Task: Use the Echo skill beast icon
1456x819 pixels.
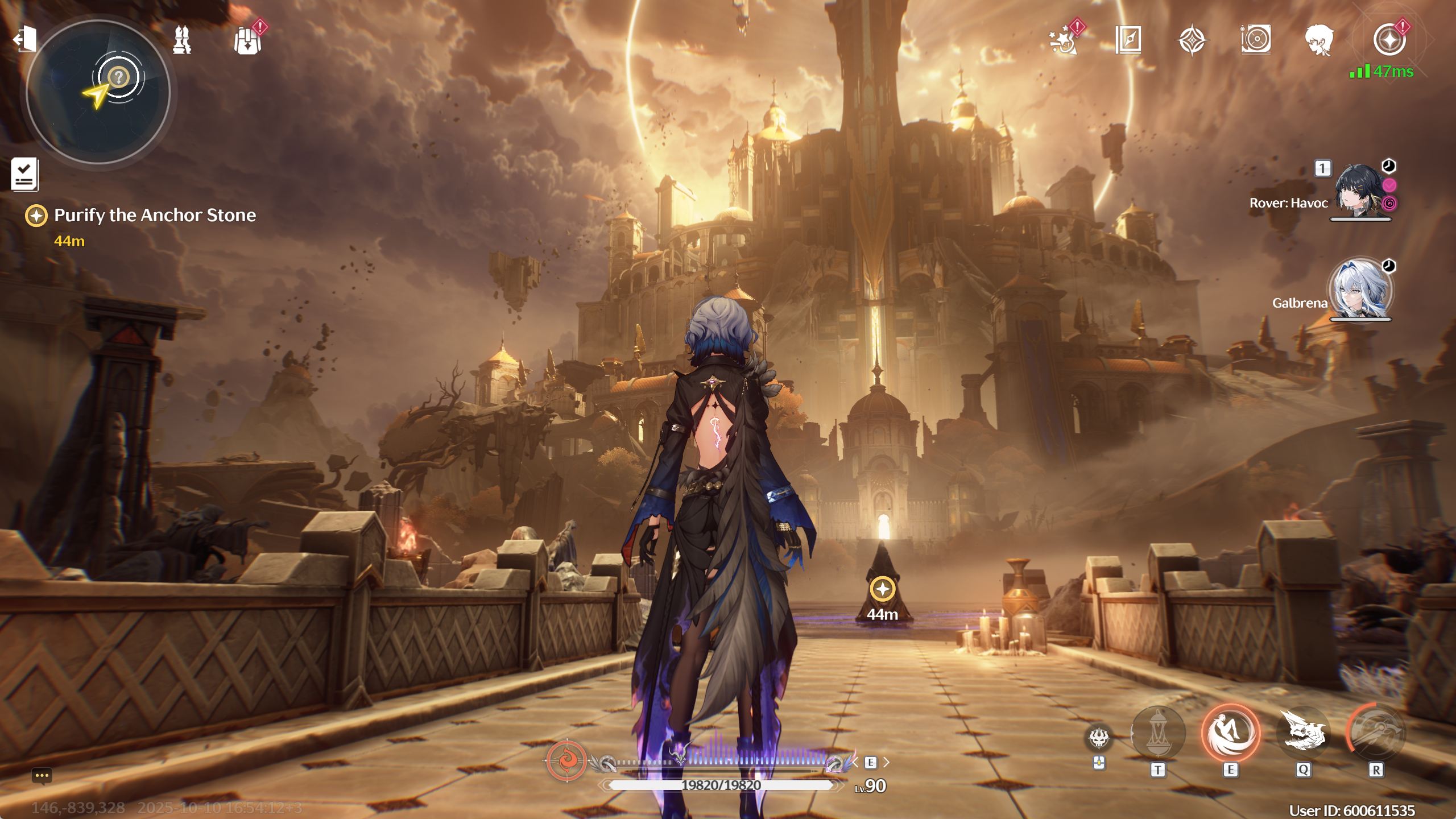Action: click(1303, 733)
